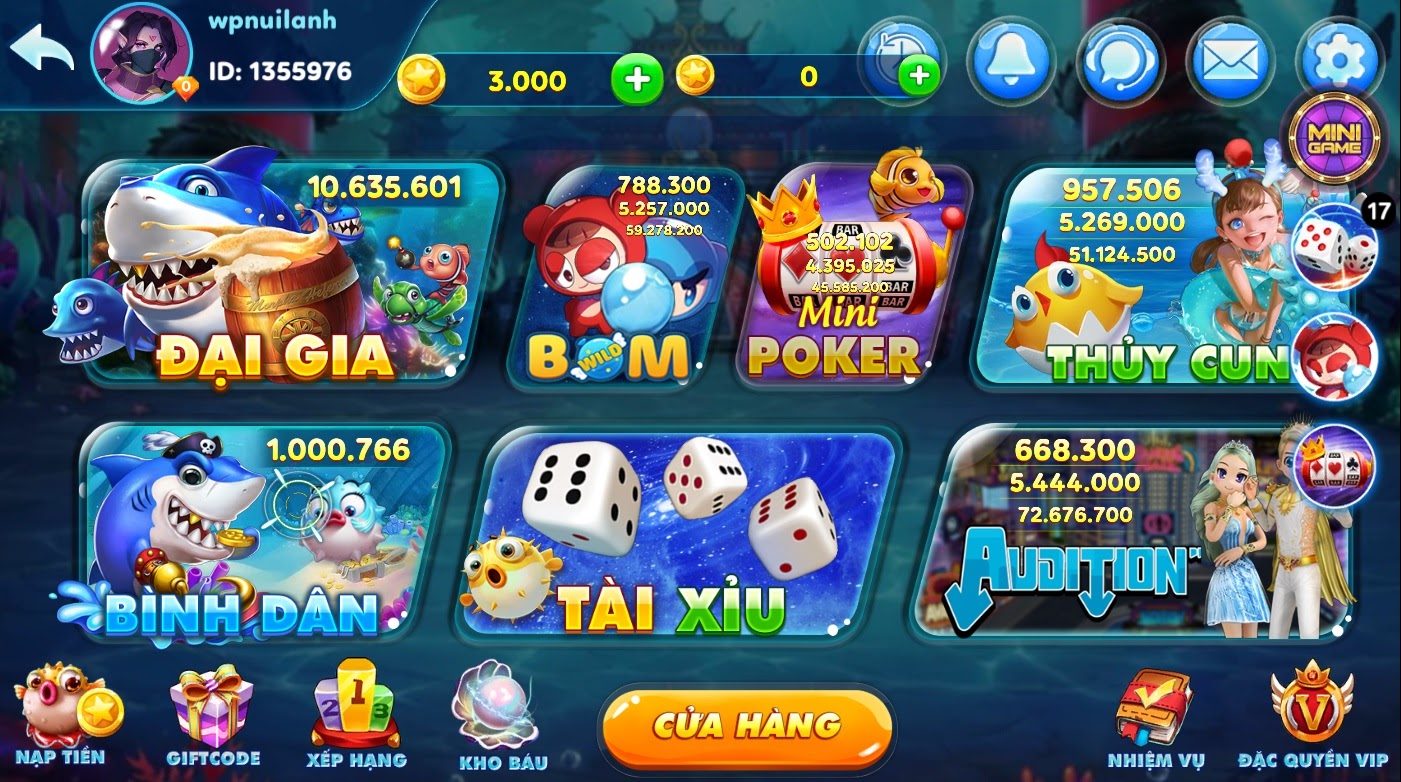Check Nhiệm Vụ missions book
The height and width of the screenshot is (782, 1401).
coord(1155,717)
